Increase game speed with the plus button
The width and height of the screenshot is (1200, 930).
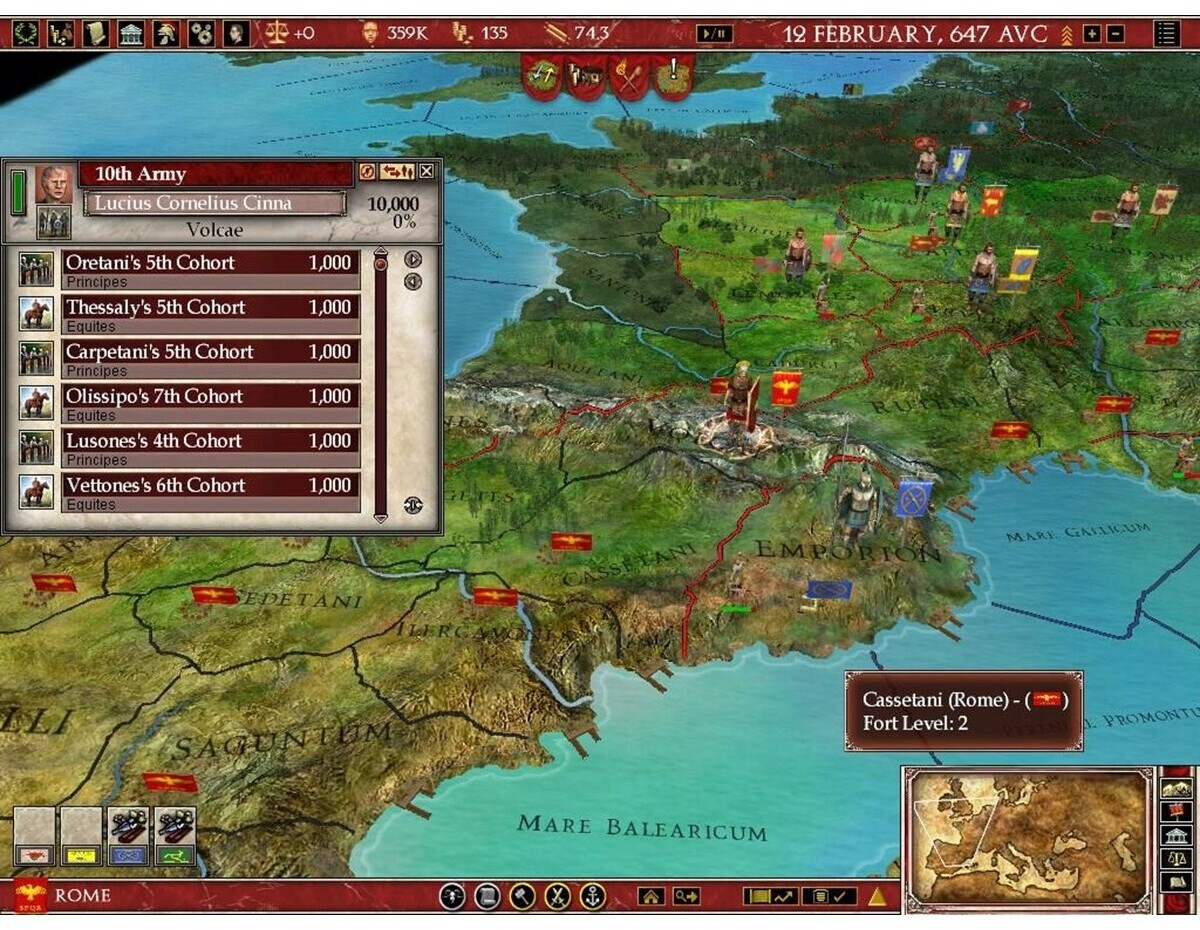click(x=1091, y=34)
